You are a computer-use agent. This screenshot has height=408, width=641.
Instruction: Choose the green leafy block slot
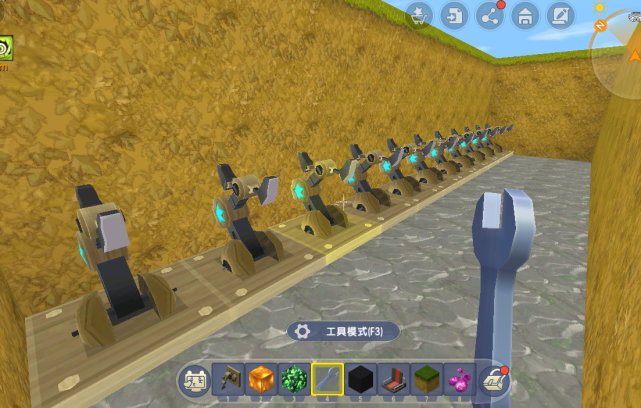click(294, 379)
